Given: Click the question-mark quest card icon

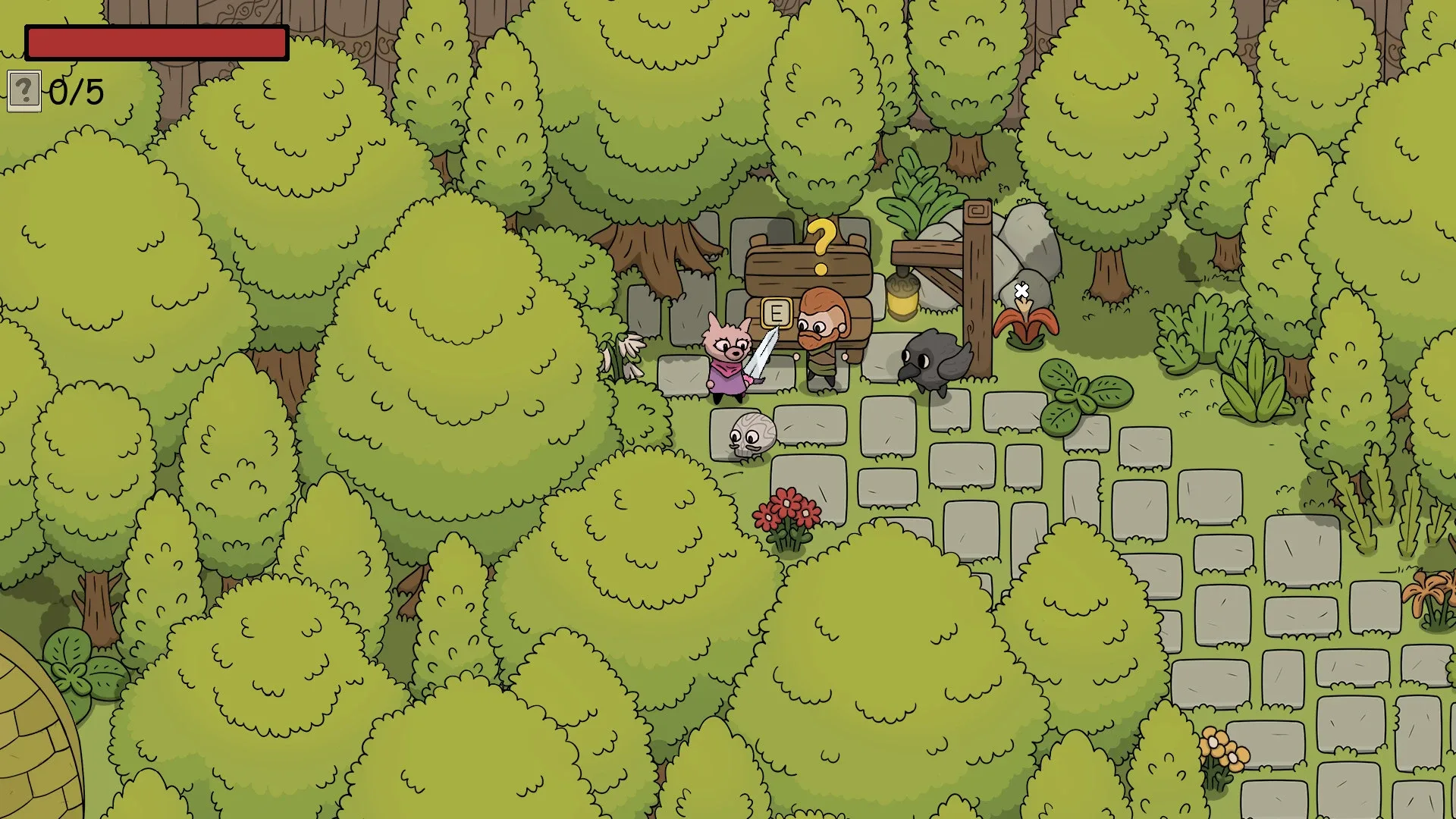Looking at the screenshot, I should [x=25, y=93].
